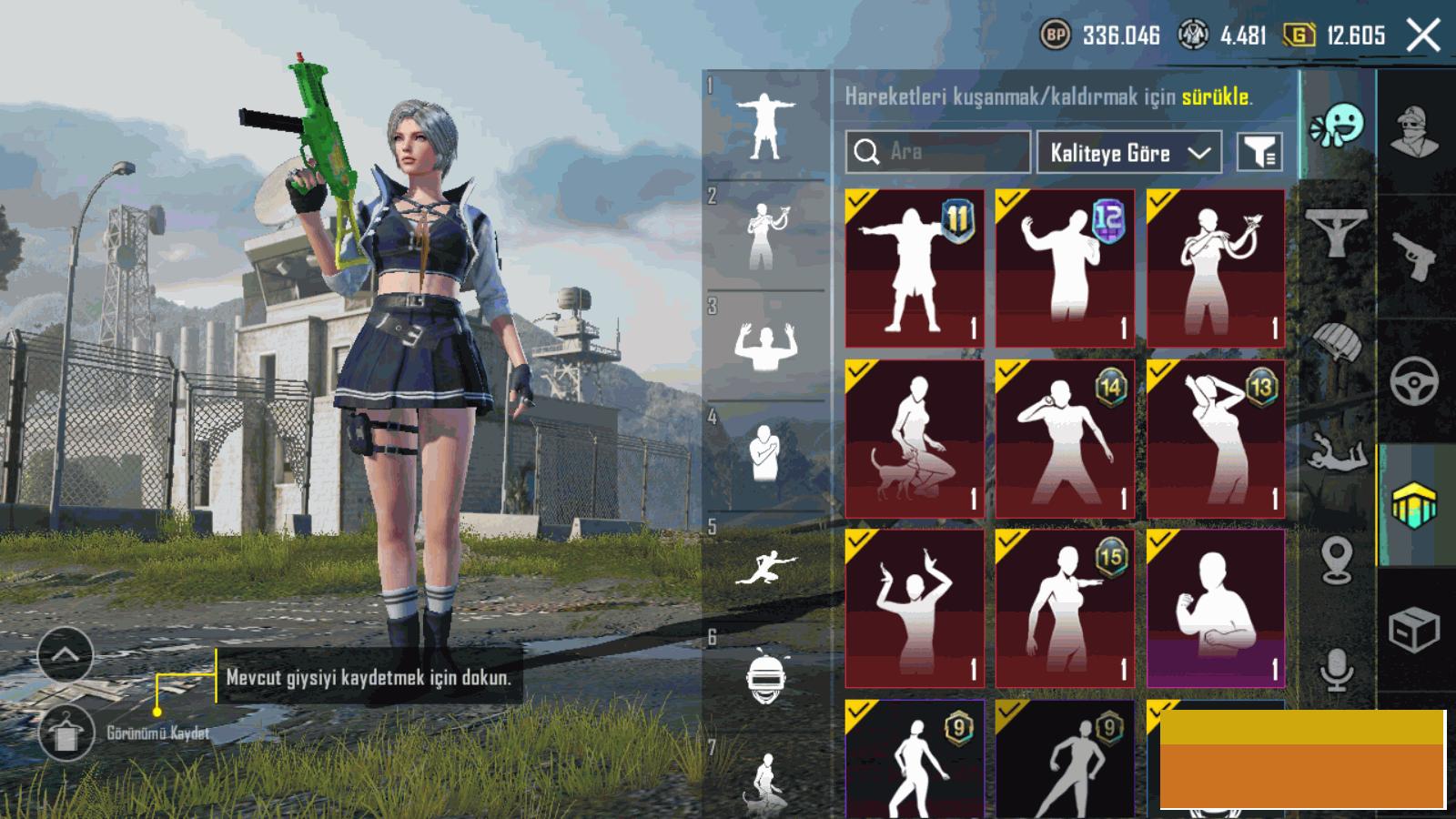The image size is (1456, 819).
Task: Select the emote with the 13 badge
Action: pos(1216,439)
